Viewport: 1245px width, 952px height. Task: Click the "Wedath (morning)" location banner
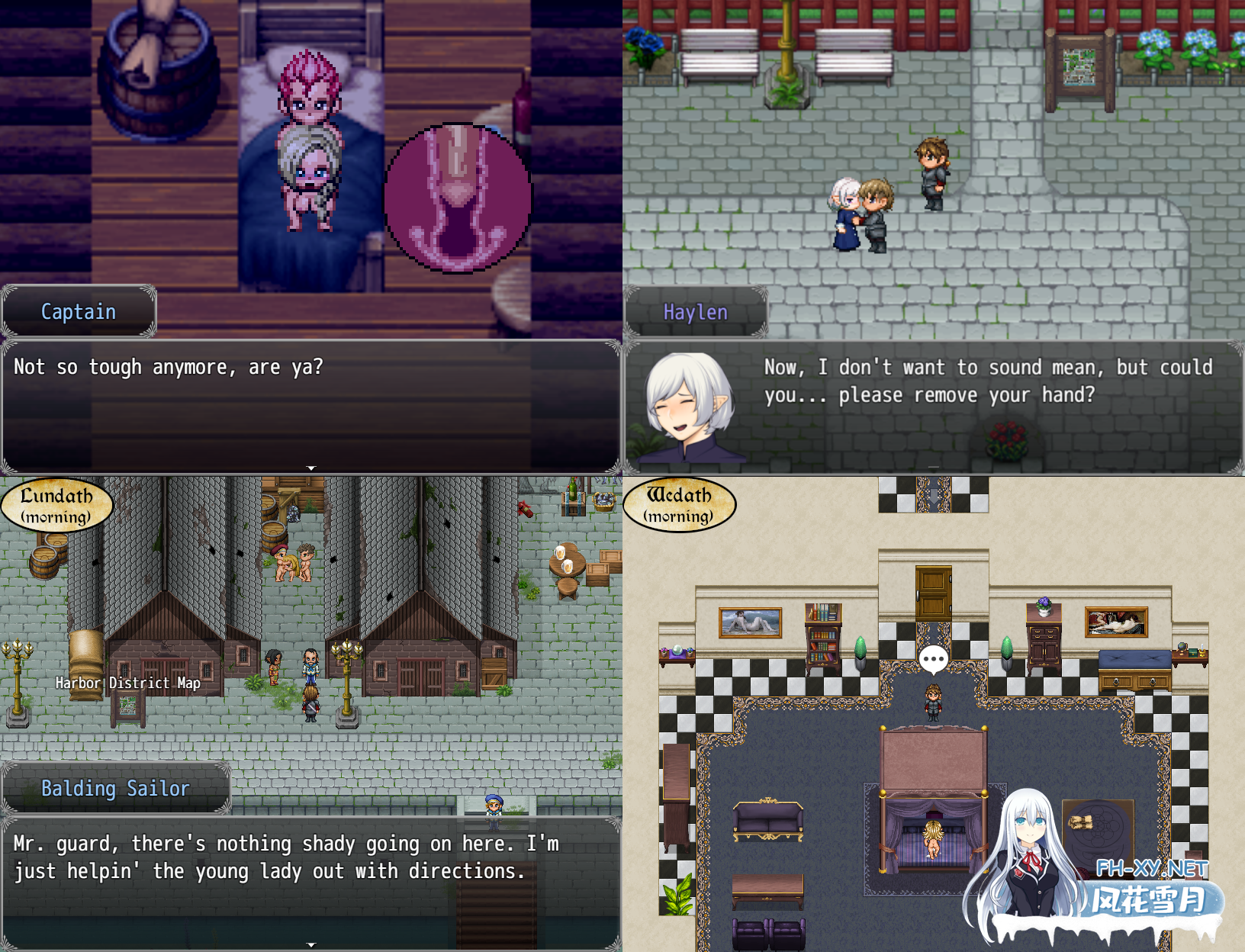click(x=679, y=504)
